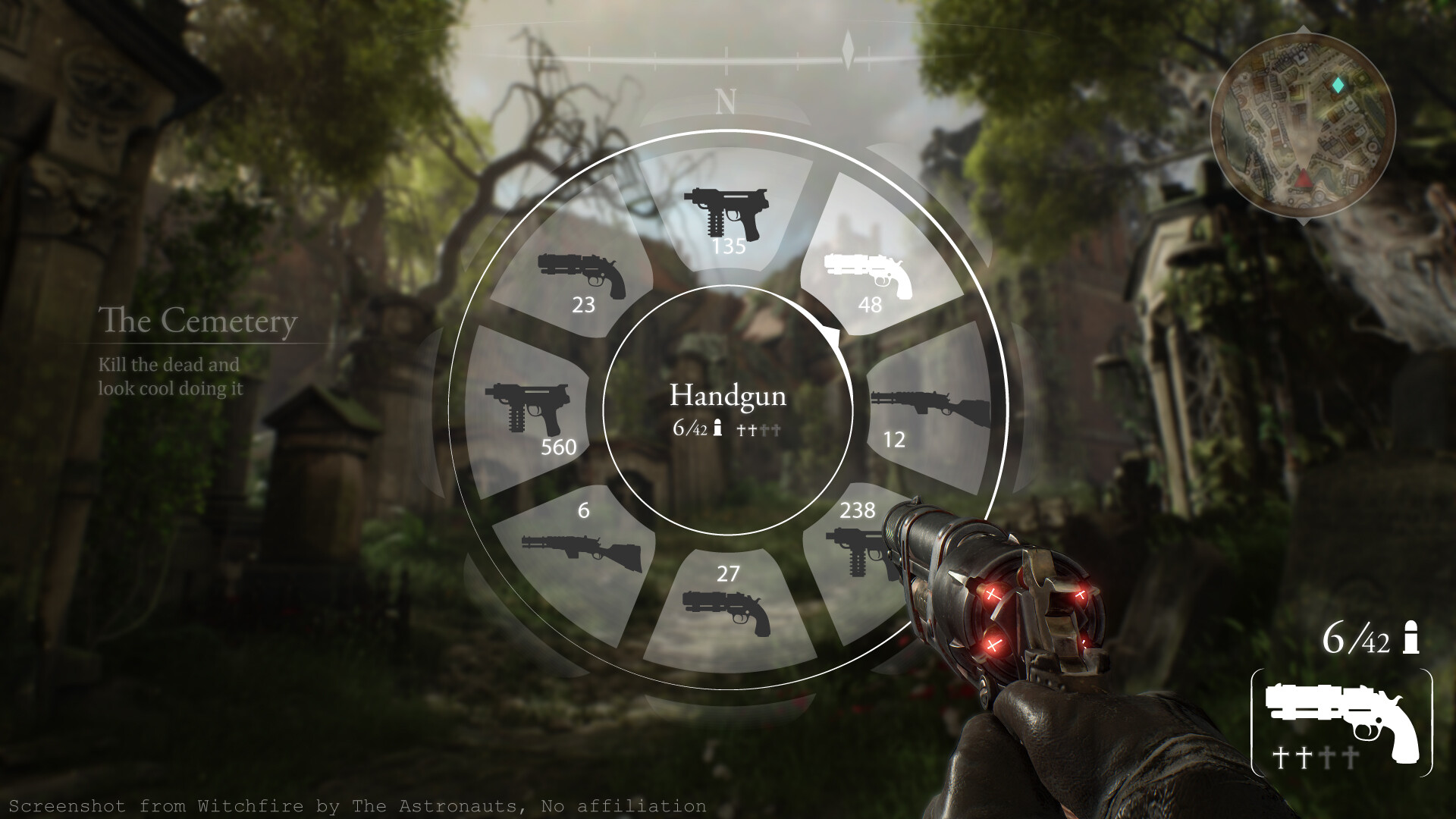Open The Cemetery objective tracker
The image size is (1456, 819).
197,322
